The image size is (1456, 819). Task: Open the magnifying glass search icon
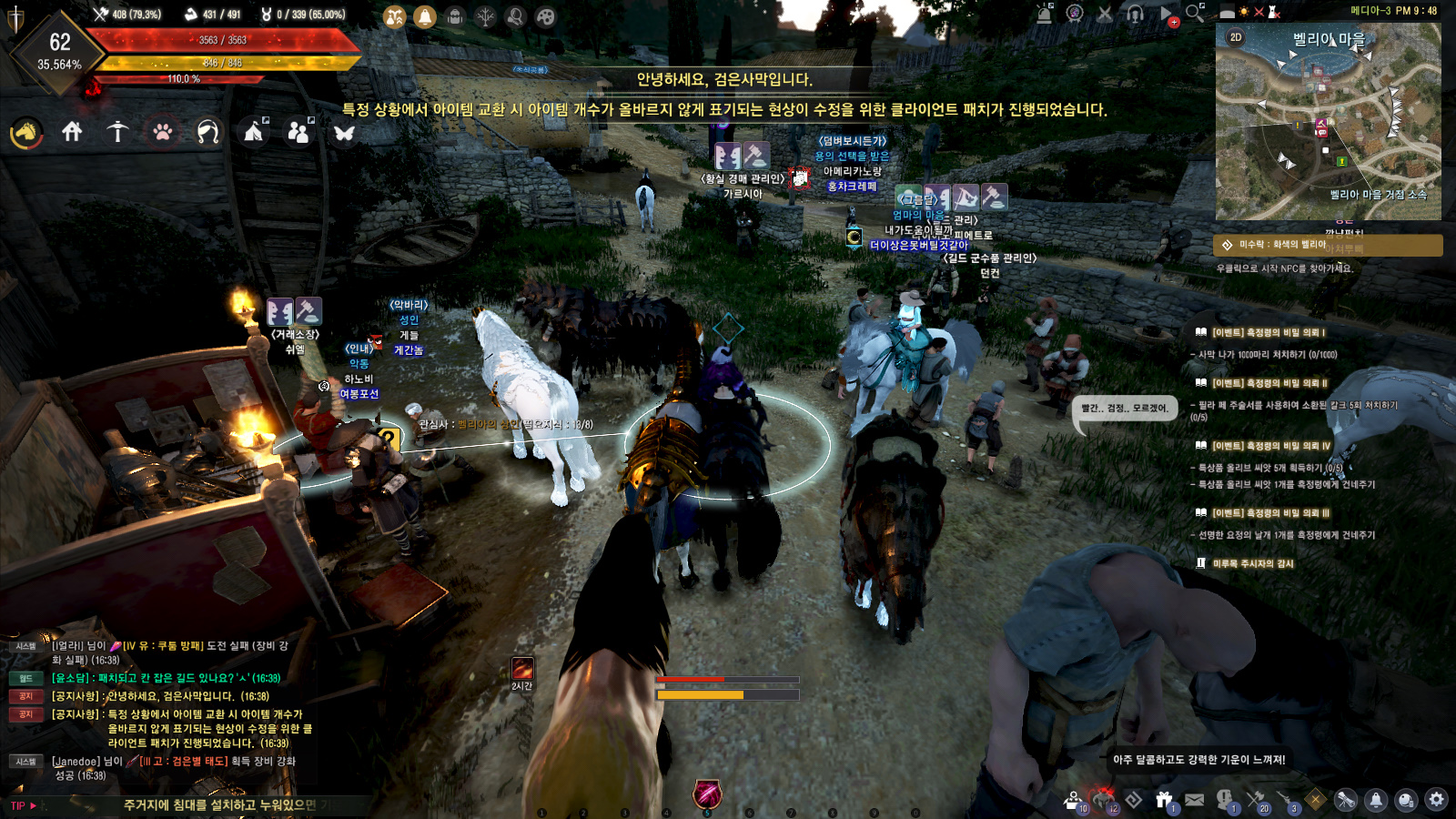click(1195, 13)
